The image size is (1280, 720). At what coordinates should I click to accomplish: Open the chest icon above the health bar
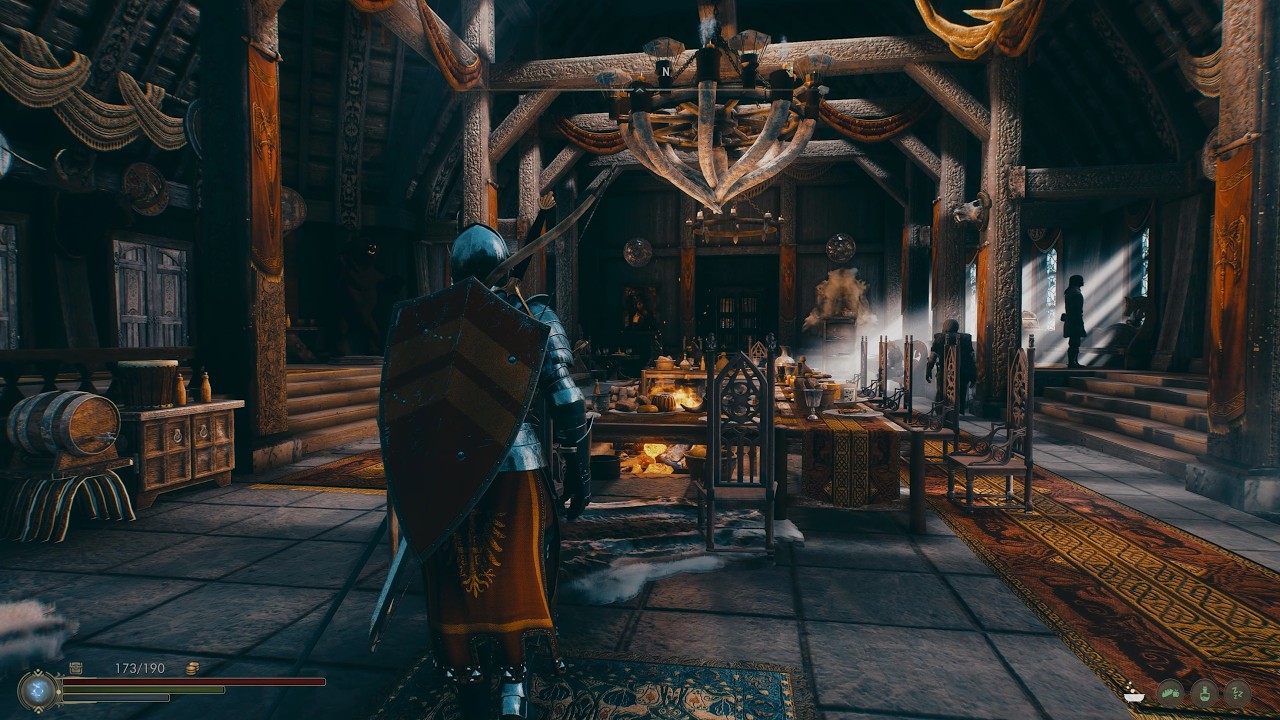pyautogui.click(x=76, y=667)
